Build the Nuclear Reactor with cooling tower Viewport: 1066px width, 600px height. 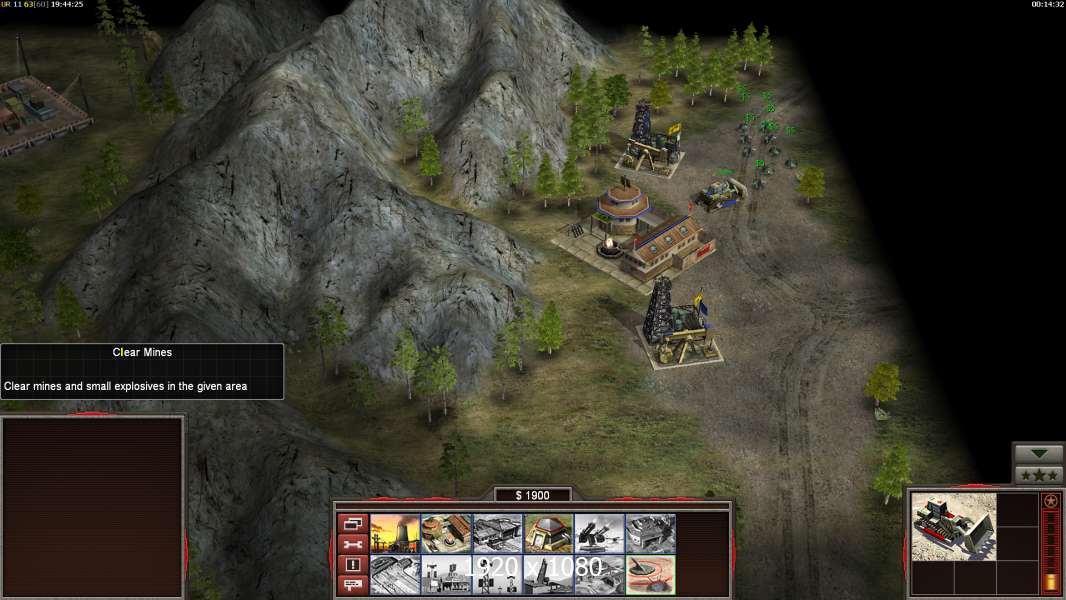coord(395,534)
